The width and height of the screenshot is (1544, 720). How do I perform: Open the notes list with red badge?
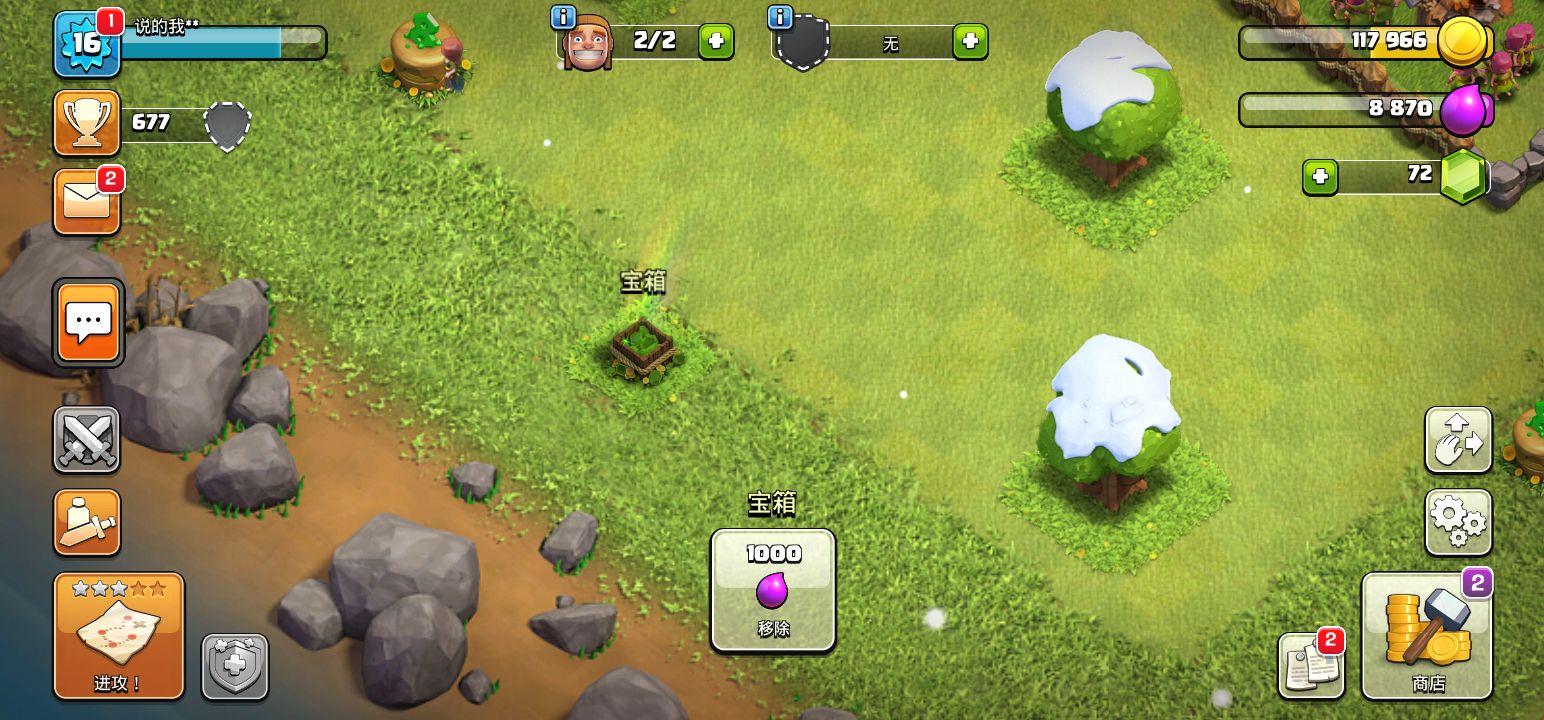coord(1310,665)
